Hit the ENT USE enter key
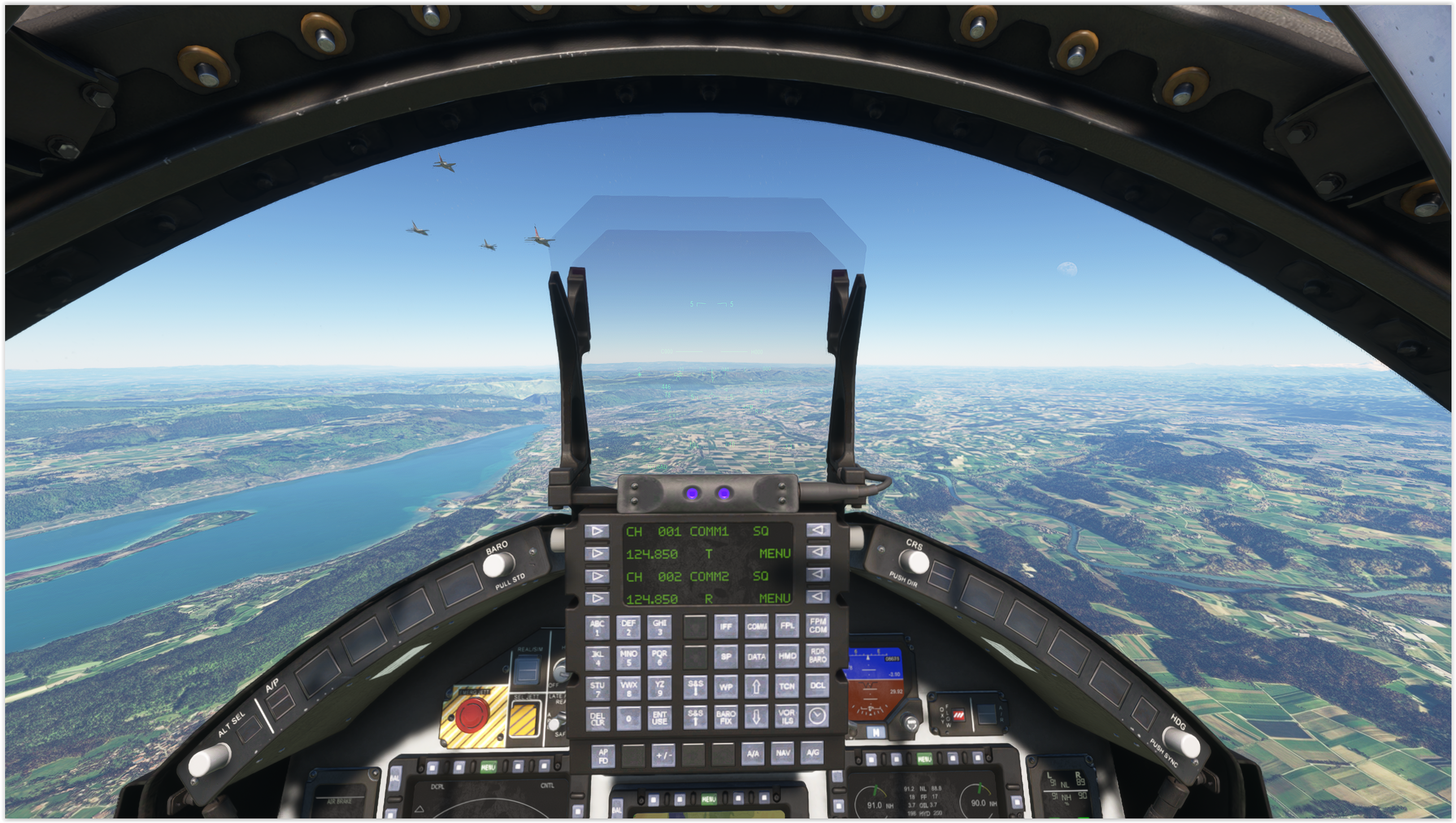Image resolution: width=1456 pixels, height=823 pixels. tap(659, 719)
